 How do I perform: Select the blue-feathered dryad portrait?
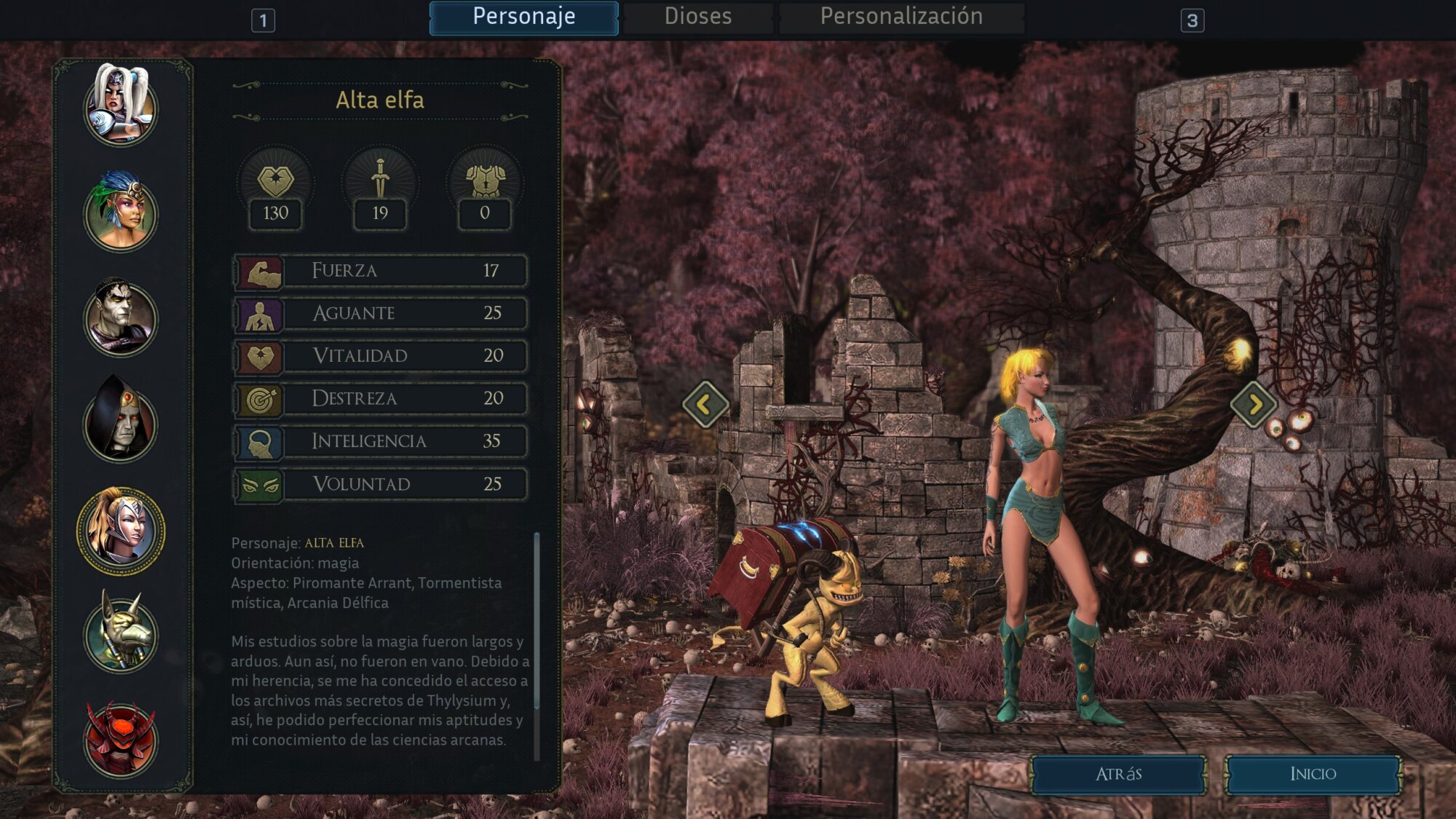click(120, 213)
